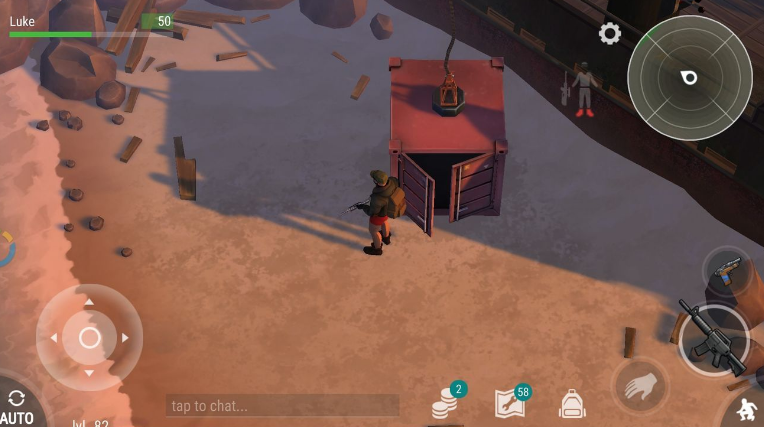
Task: Tap the circular radar minimap
Action: (689, 77)
